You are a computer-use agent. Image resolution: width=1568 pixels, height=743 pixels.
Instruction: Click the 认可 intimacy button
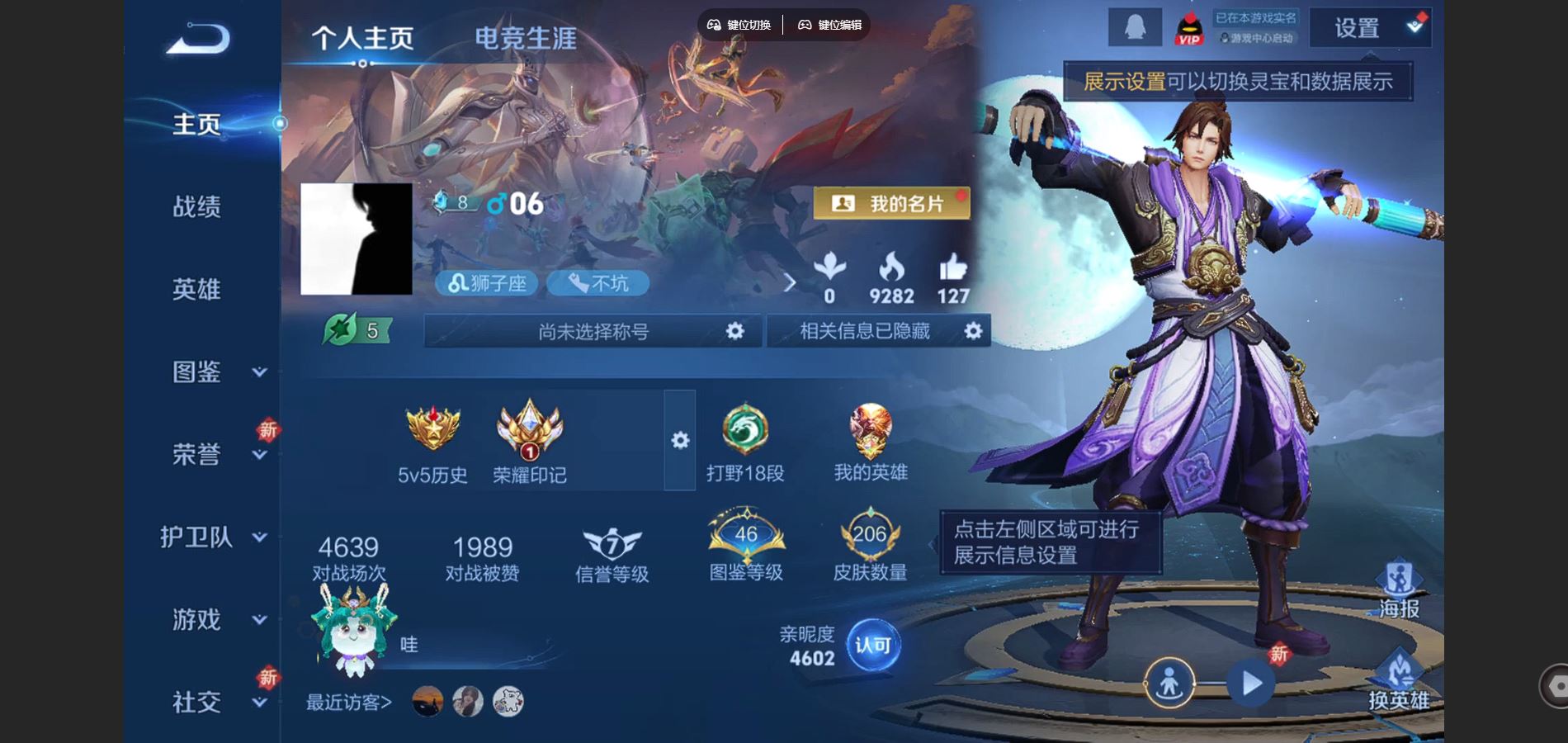tap(872, 645)
